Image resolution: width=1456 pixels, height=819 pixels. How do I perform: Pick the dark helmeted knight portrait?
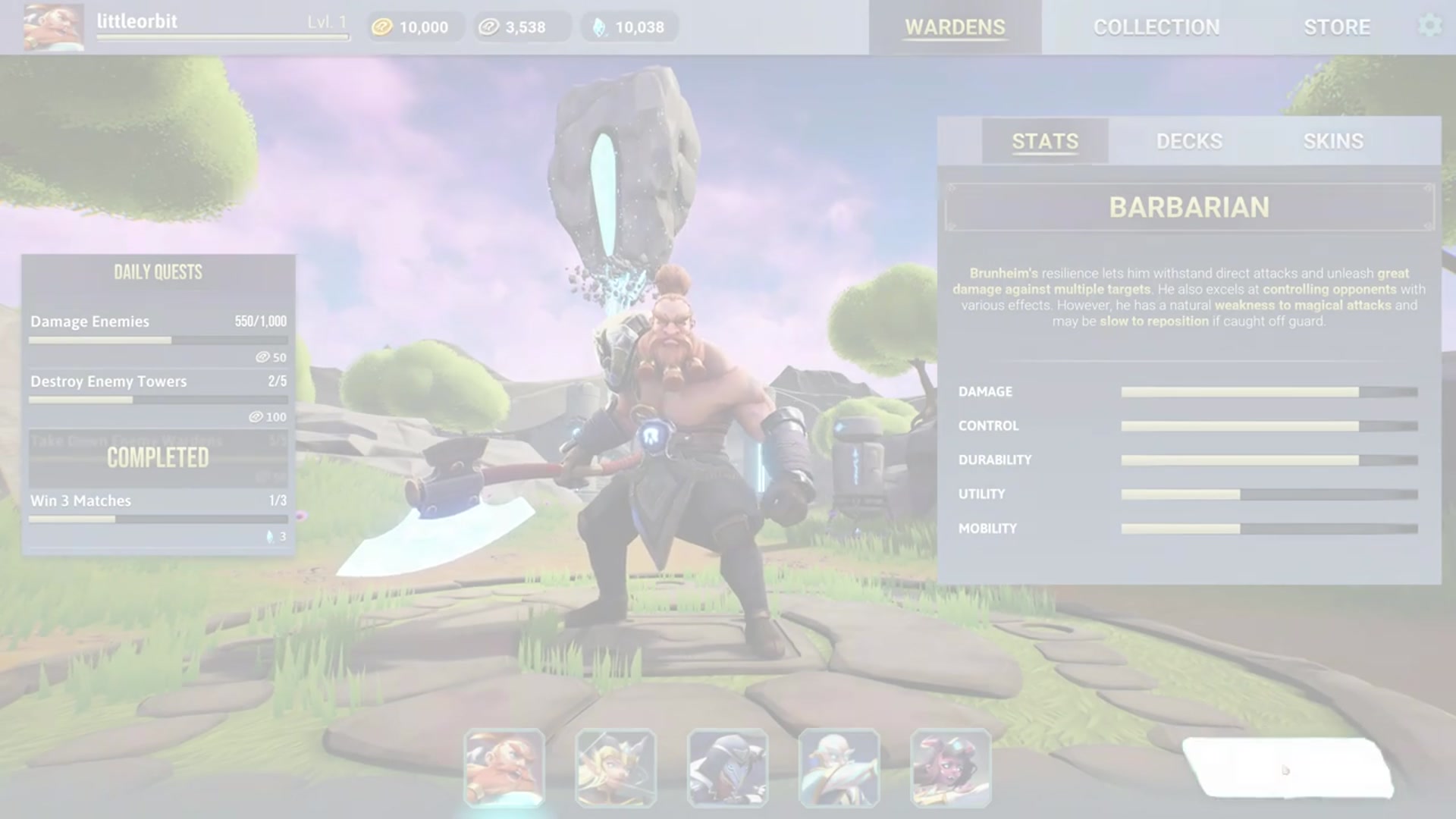point(727,767)
